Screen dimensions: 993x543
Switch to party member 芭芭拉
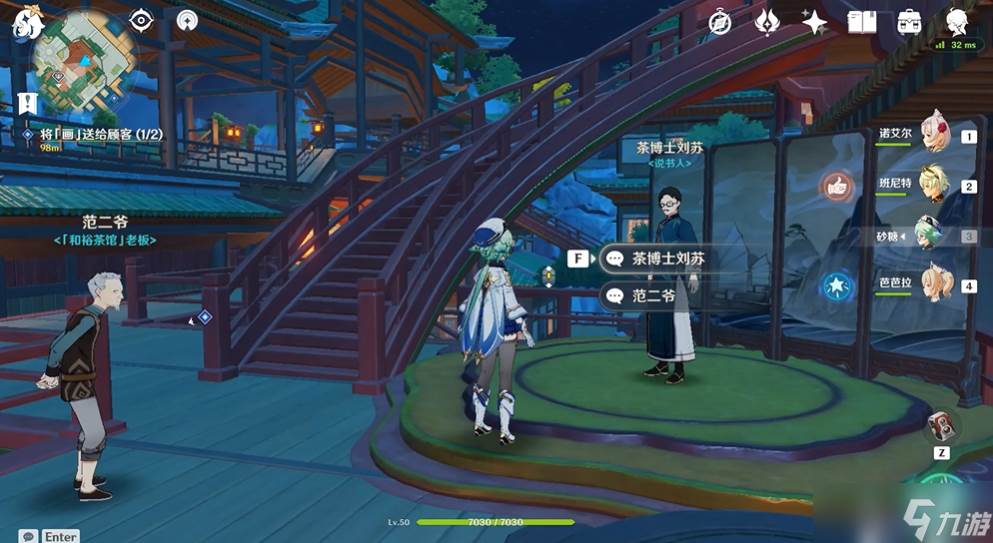pos(934,283)
